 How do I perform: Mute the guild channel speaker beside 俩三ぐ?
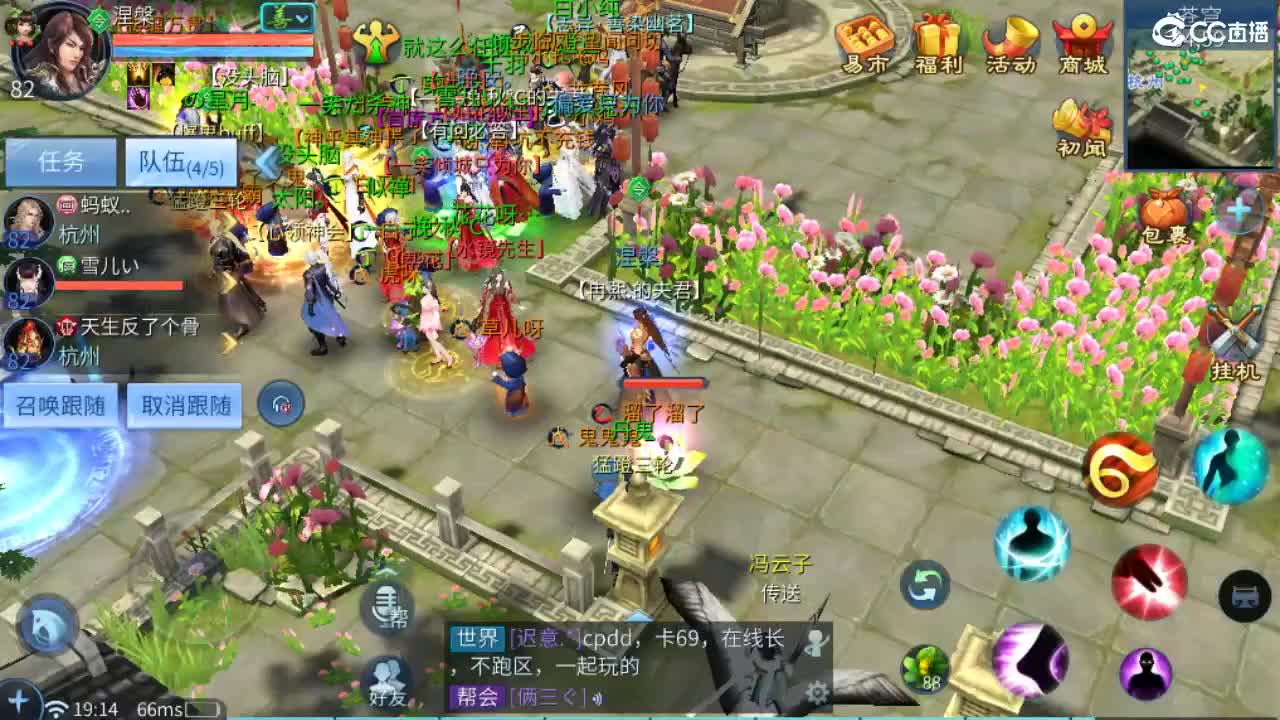pos(596,697)
